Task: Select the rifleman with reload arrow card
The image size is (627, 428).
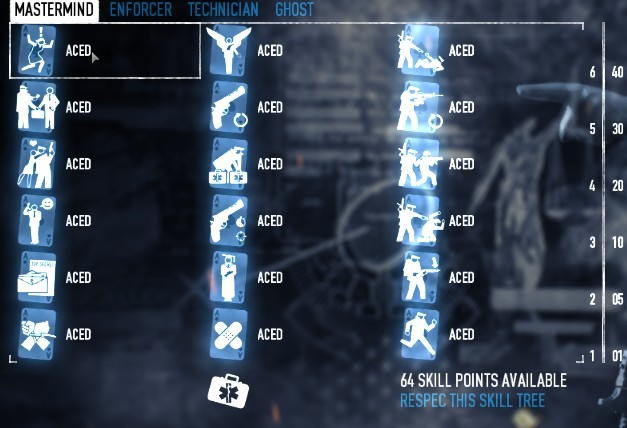Action: [x=420, y=108]
